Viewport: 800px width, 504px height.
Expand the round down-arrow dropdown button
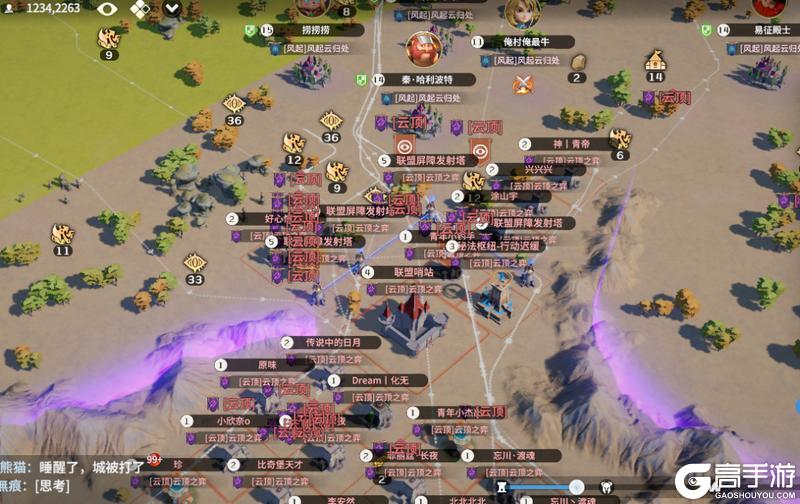click(x=174, y=9)
